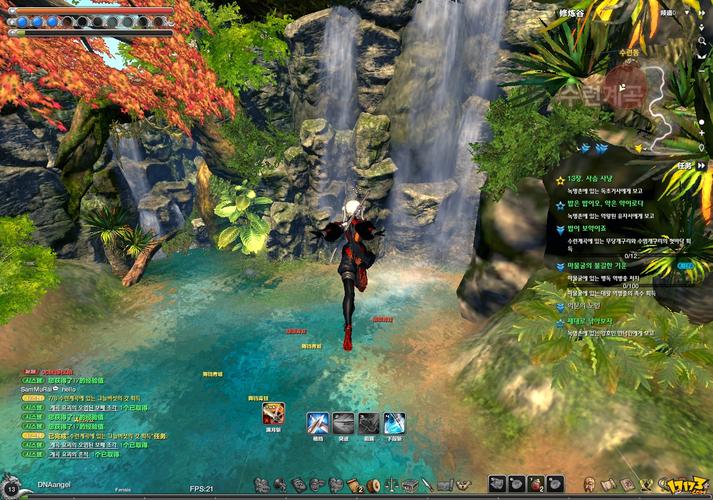Collapse the 任务 quest tracker panel
713x500 pixels.
(x=701, y=165)
